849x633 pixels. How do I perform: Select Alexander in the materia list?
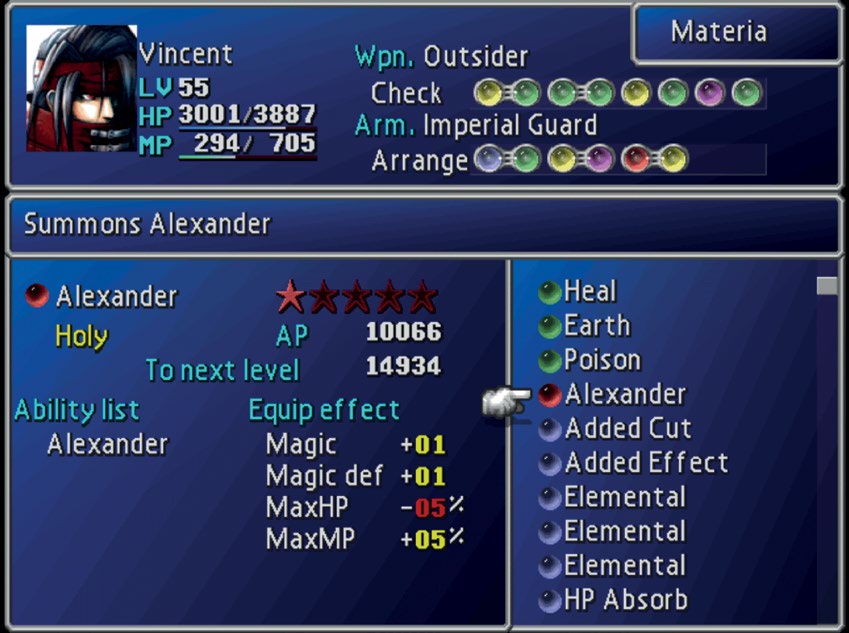624,394
